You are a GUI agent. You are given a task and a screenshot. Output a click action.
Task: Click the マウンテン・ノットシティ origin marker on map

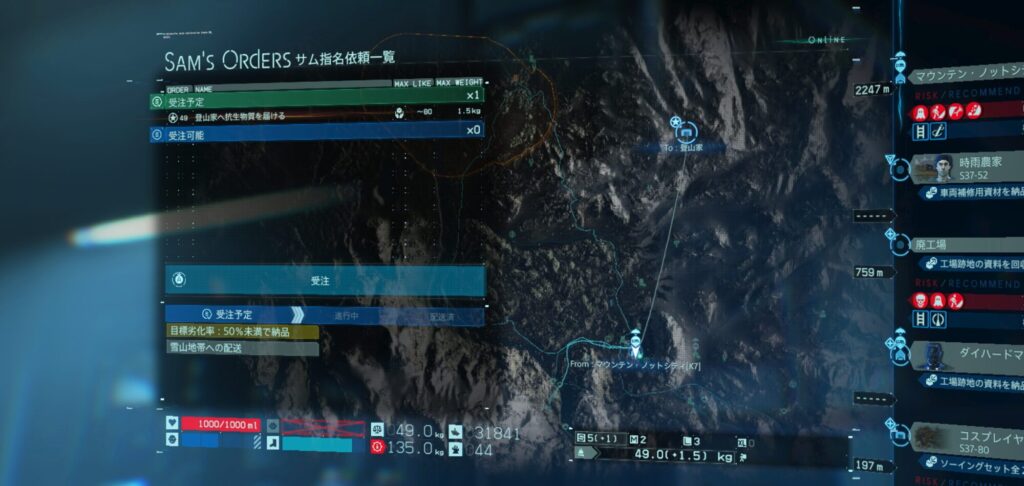coord(636,345)
